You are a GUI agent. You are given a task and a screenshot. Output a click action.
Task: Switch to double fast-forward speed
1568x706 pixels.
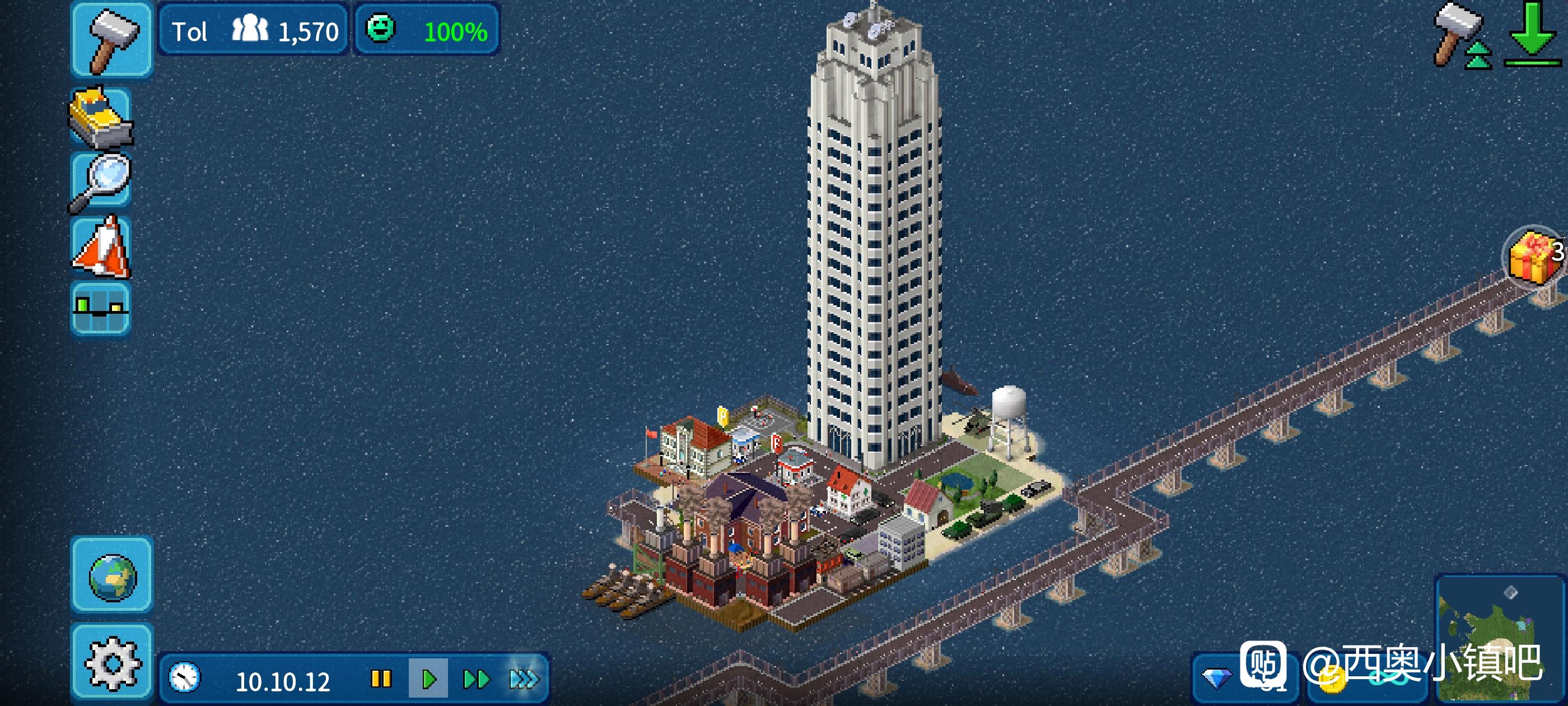point(476,679)
